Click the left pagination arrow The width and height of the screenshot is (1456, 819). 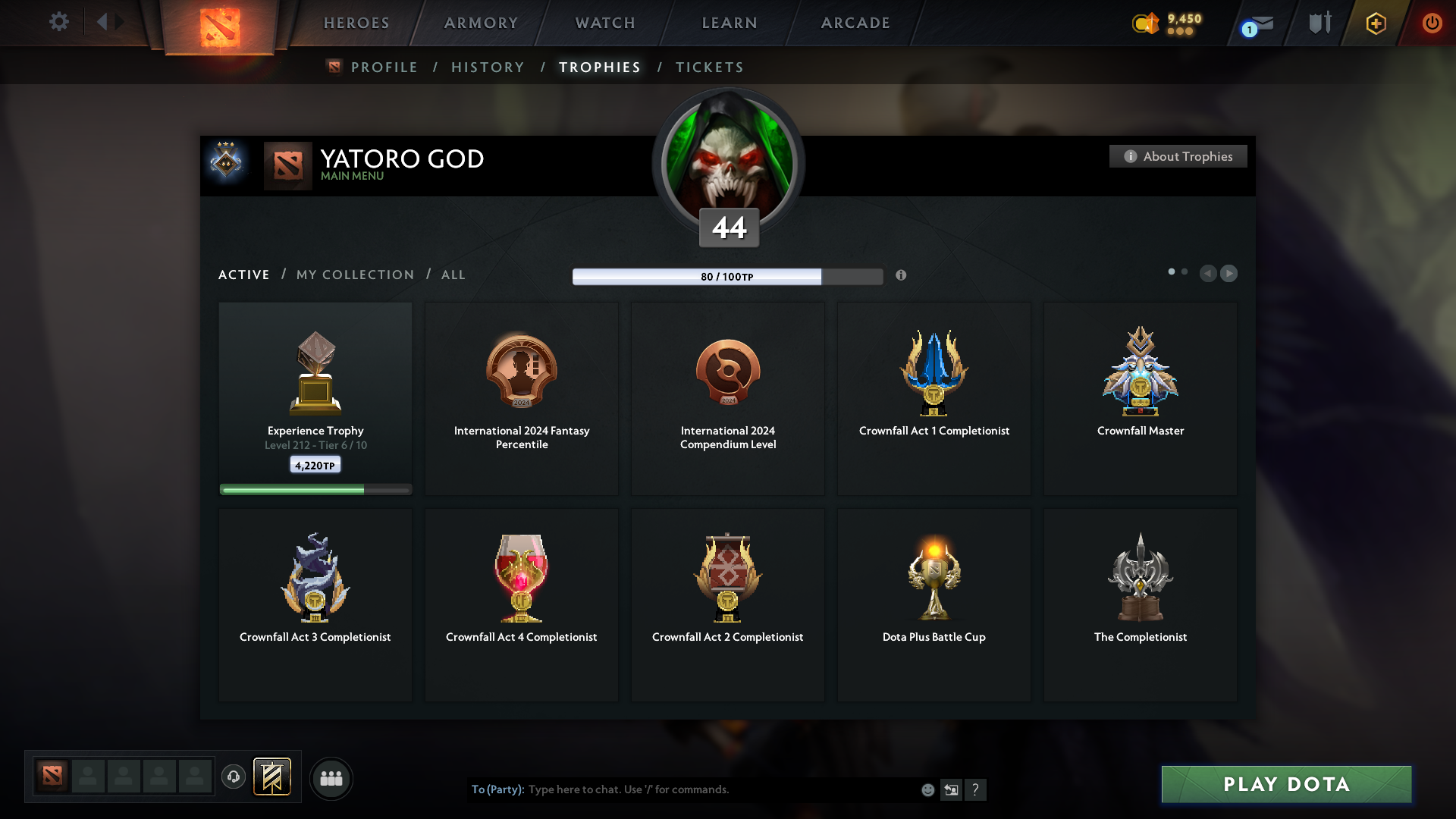click(x=1209, y=274)
